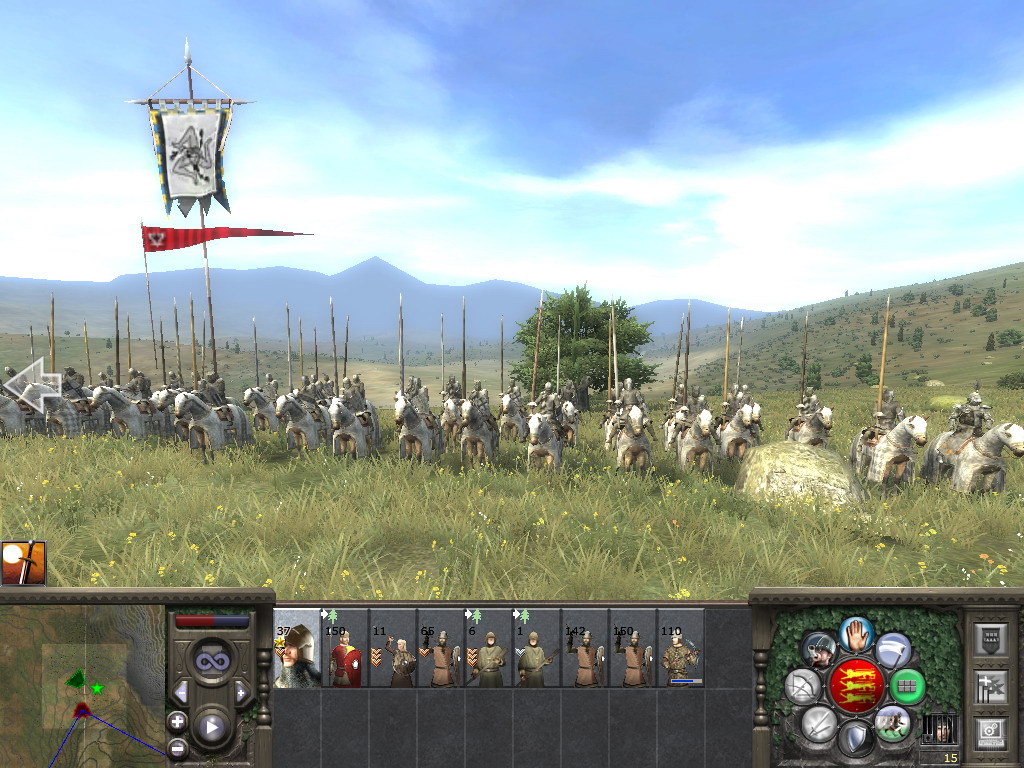1024x768 pixels.
Task: Click the infinity symbol speed dial
Action: [x=211, y=661]
